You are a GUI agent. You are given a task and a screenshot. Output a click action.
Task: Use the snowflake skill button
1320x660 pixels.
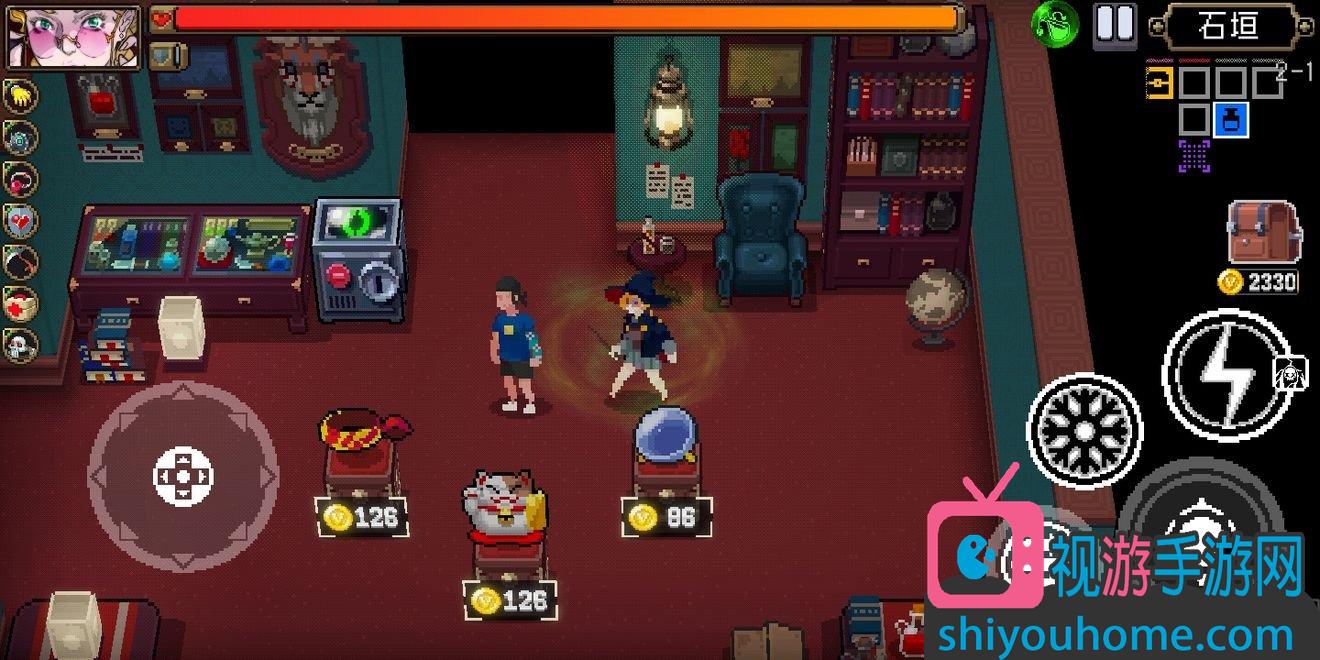[x=1084, y=431]
